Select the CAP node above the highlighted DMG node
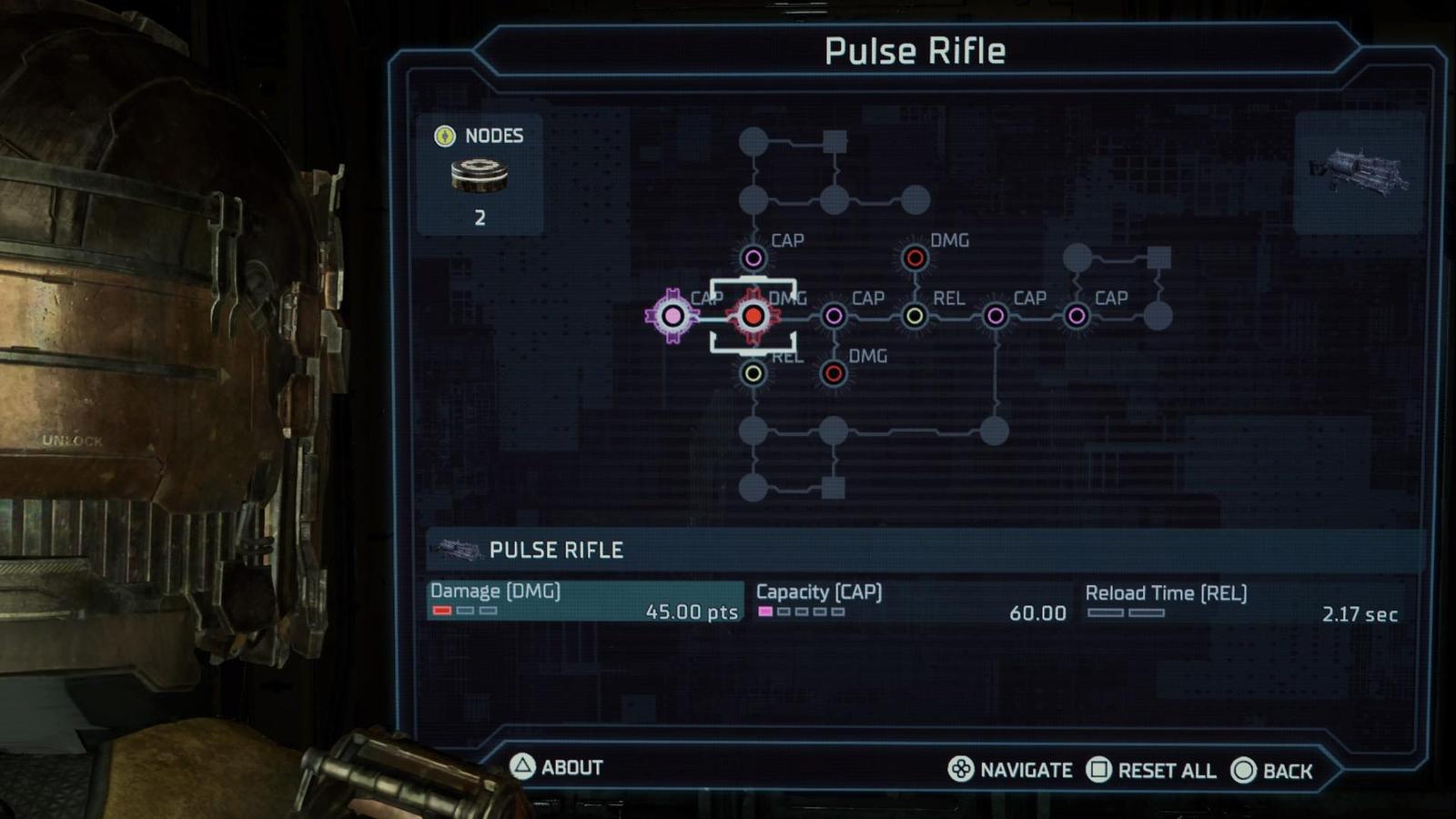This screenshot has width=1456, height=819. pyautogui.click(x=753, y=258)
